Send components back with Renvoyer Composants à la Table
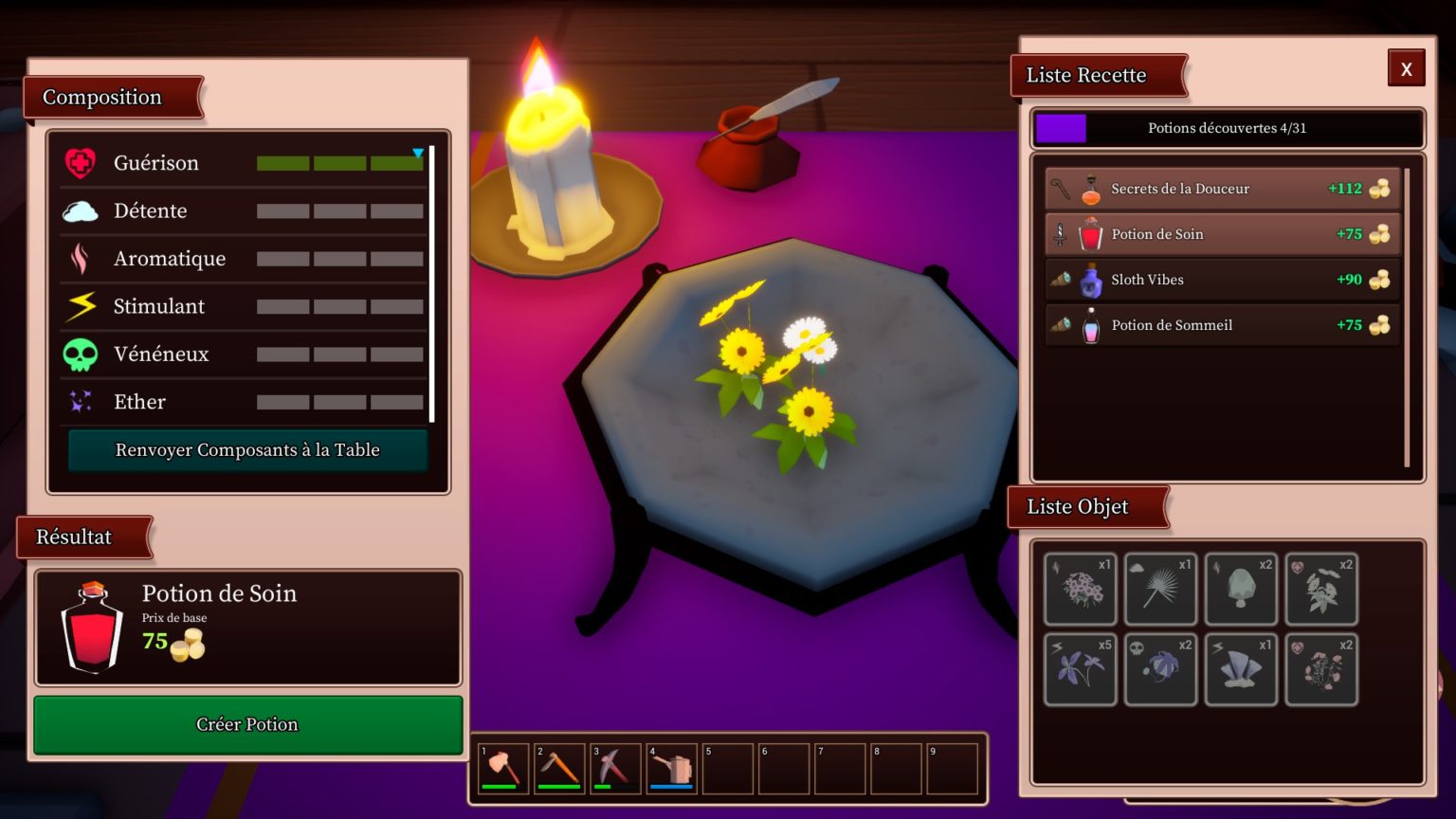1456x819 pixels. point(247,450)
